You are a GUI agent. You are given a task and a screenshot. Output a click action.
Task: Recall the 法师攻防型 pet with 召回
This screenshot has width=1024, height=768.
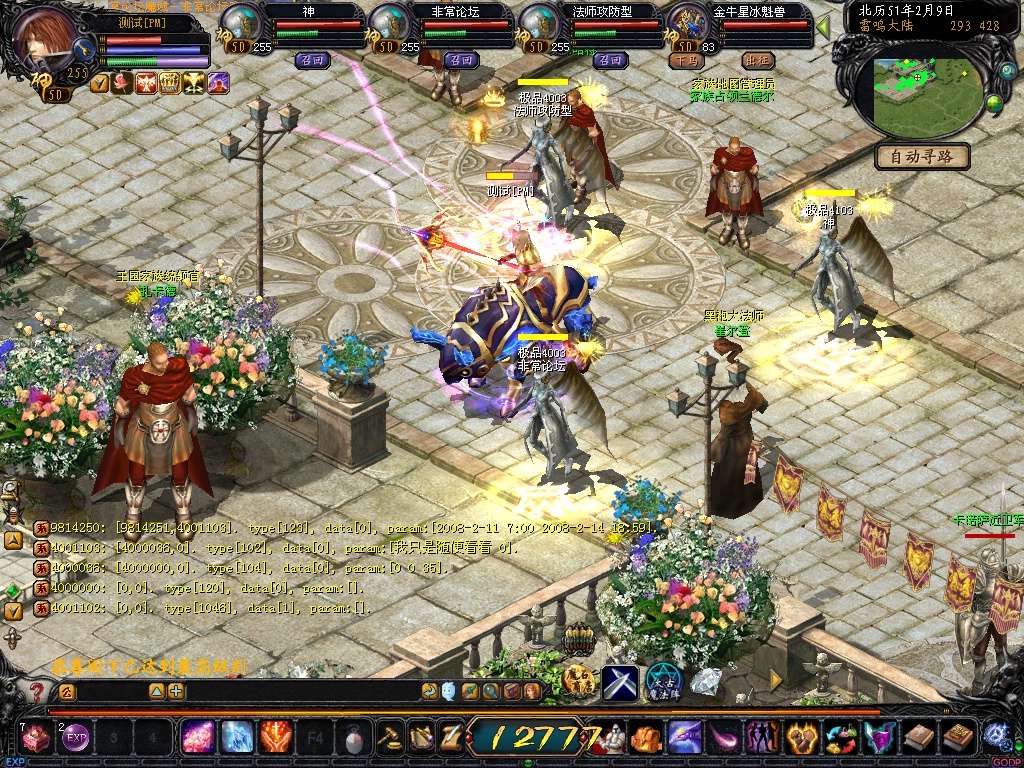[x=610, y=60]
